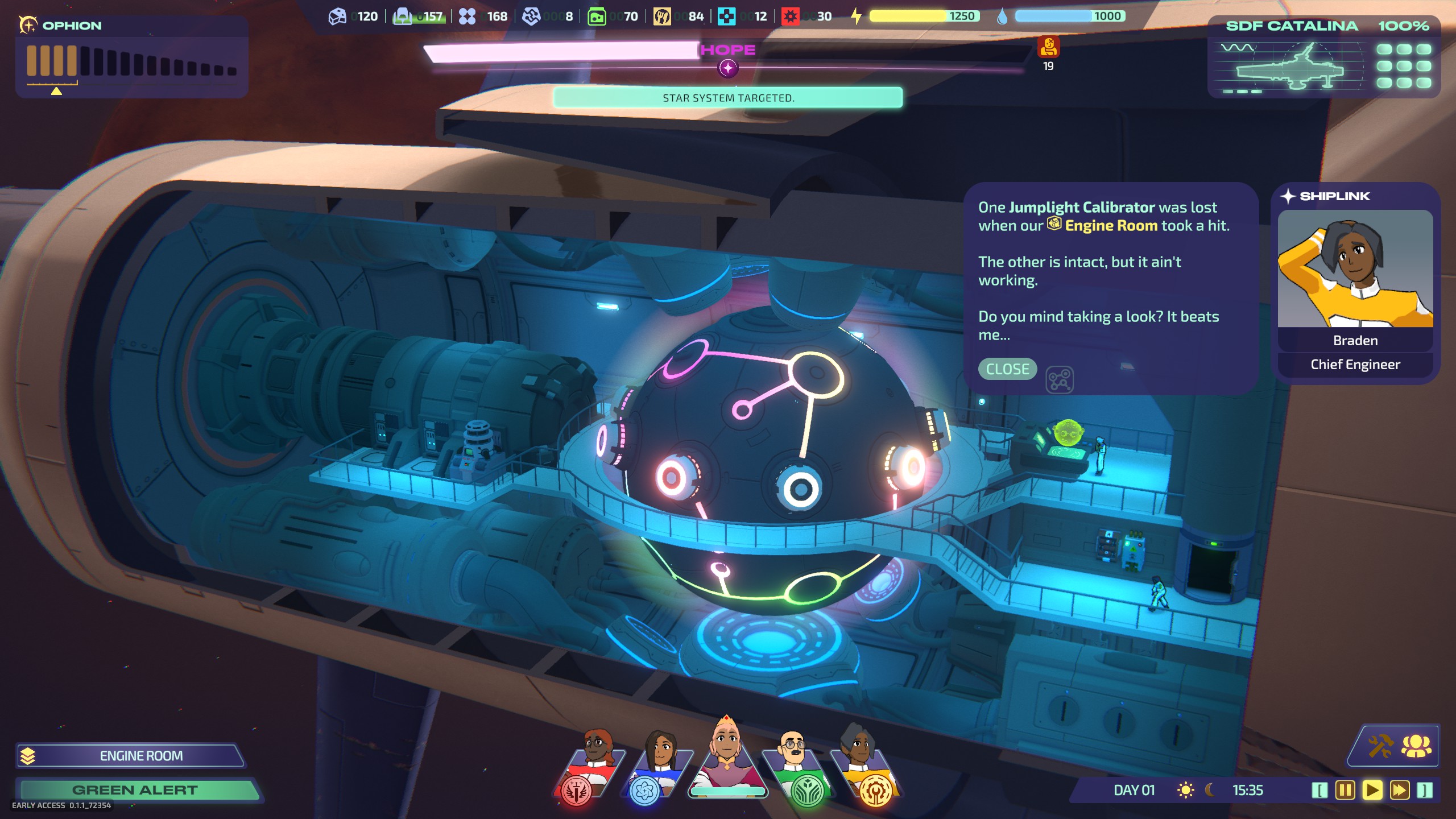Click the Engine Room location selector

click(132, 756)
